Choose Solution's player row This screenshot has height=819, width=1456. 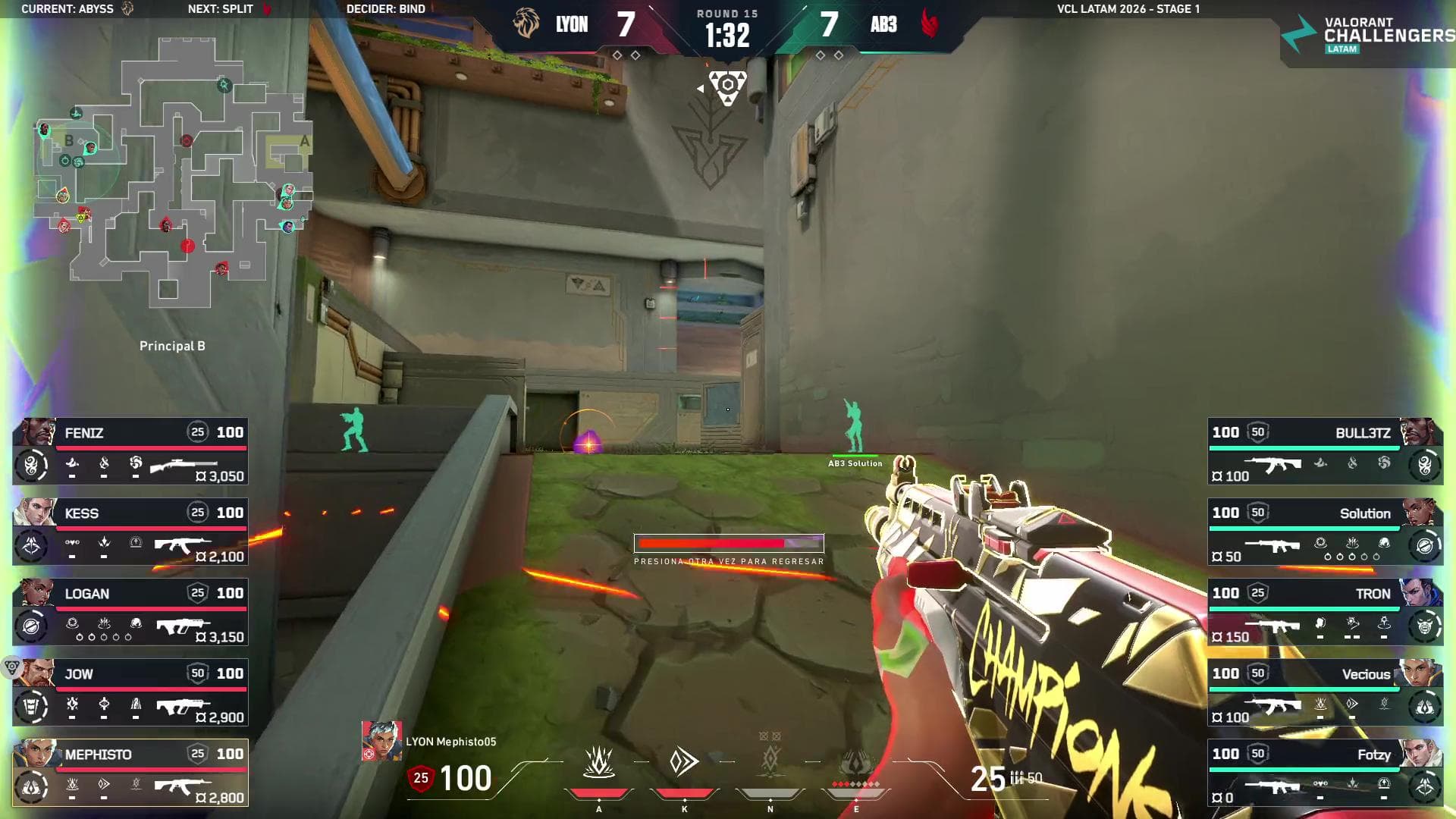[1325, 532]
